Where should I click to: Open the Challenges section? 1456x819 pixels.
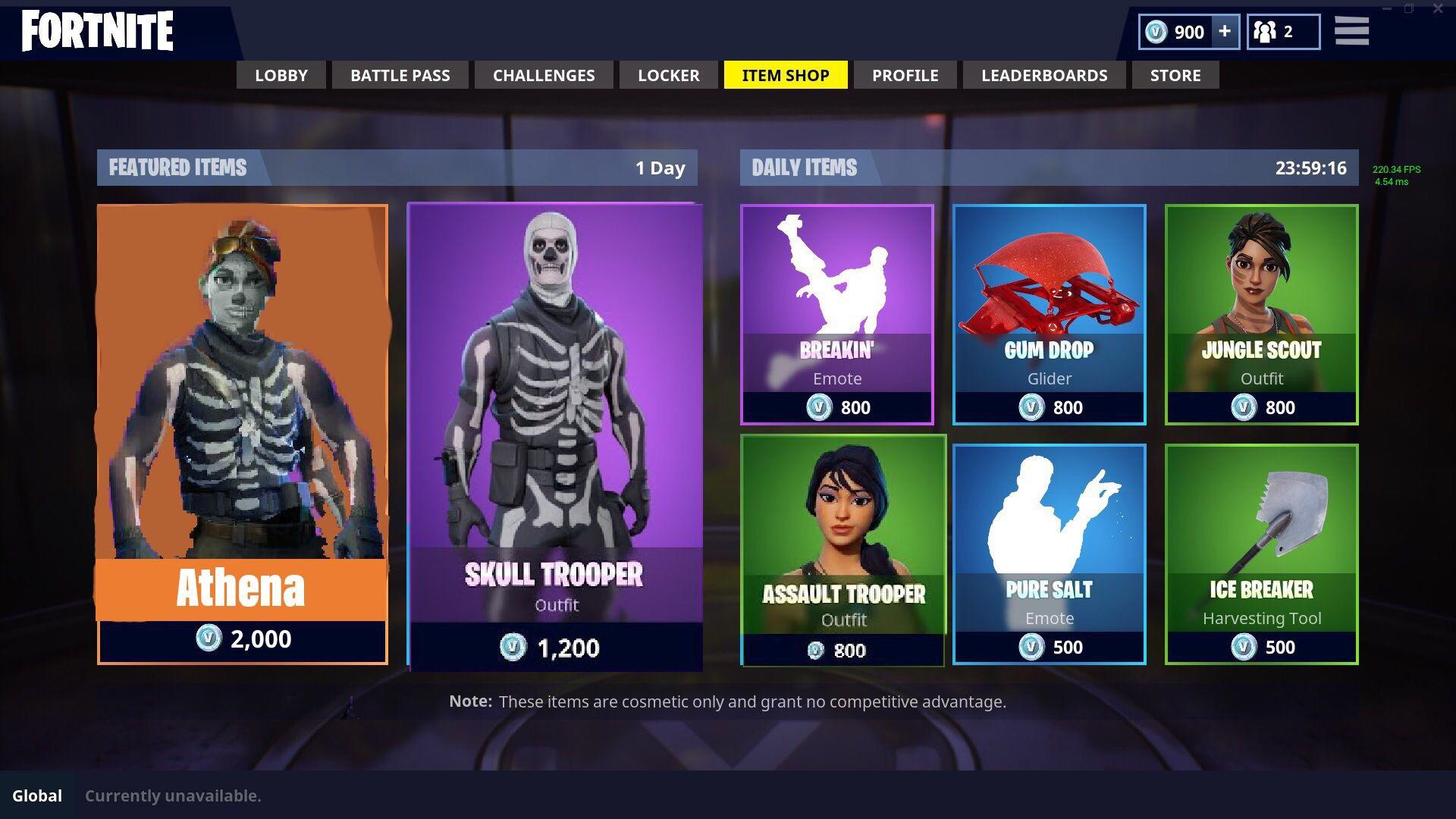[543, 75]
